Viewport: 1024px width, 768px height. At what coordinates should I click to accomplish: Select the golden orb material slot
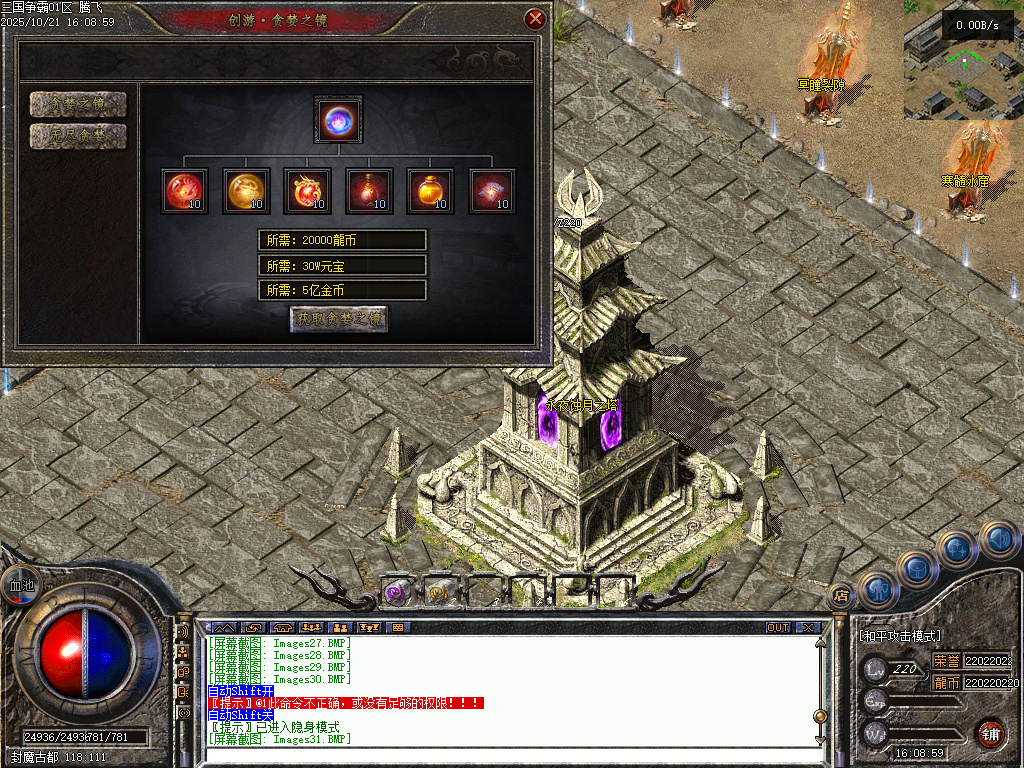[x=245, y=191]
